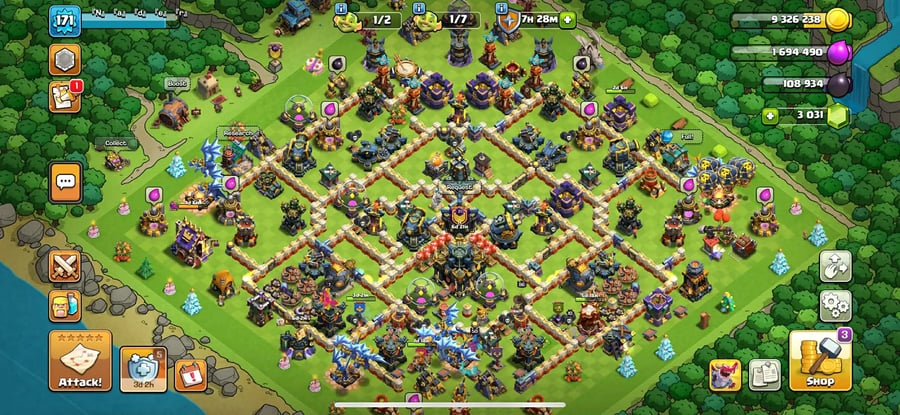Tap the gold coin resource bar
This screenshot has width=900, height=415.
(790, 20)
